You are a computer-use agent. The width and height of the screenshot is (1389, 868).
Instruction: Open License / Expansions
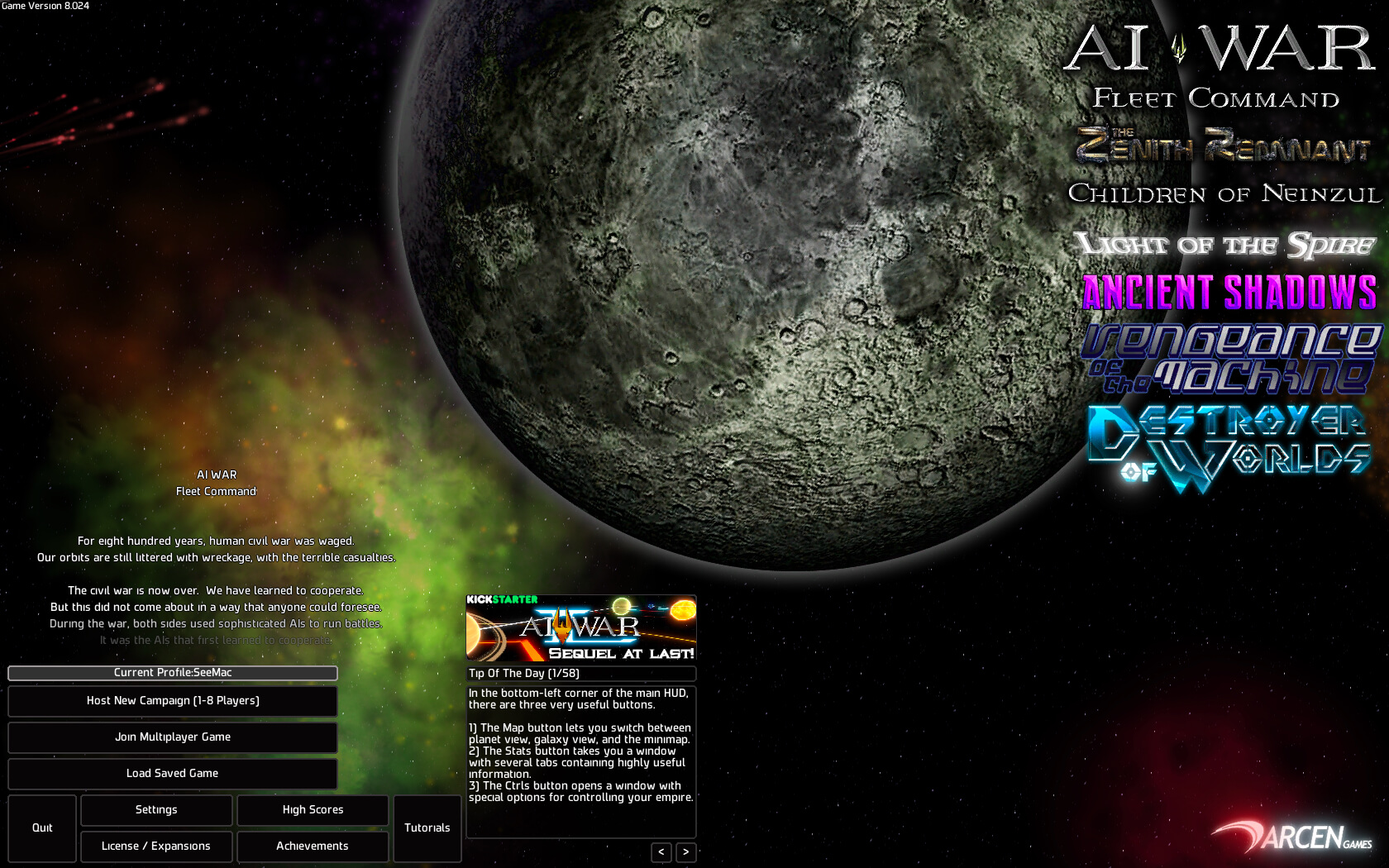click(156, 847)
